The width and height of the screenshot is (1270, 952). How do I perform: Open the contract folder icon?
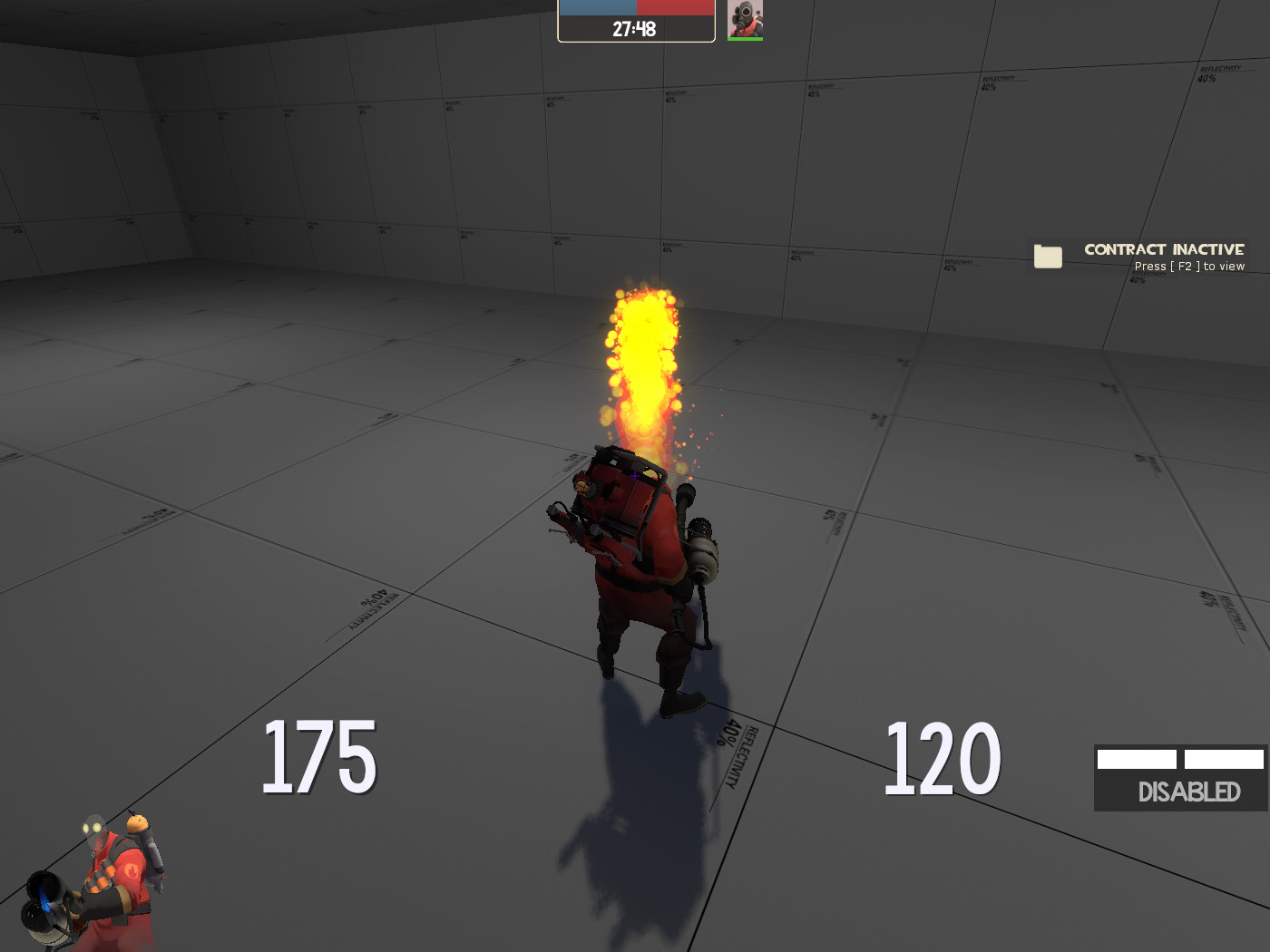tap(1048, 257)
